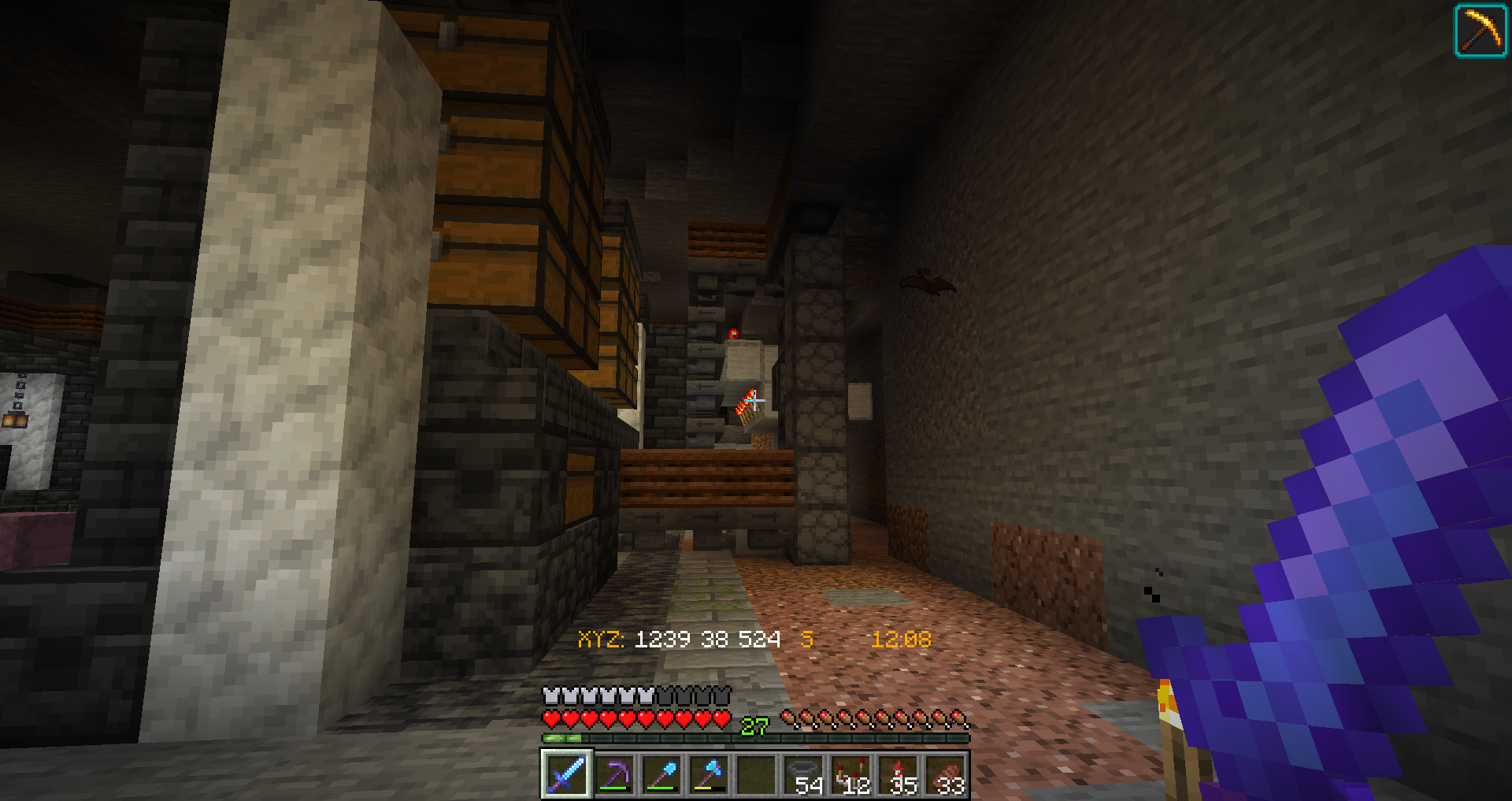Switch to the diamond axe slot

(709, 774)
